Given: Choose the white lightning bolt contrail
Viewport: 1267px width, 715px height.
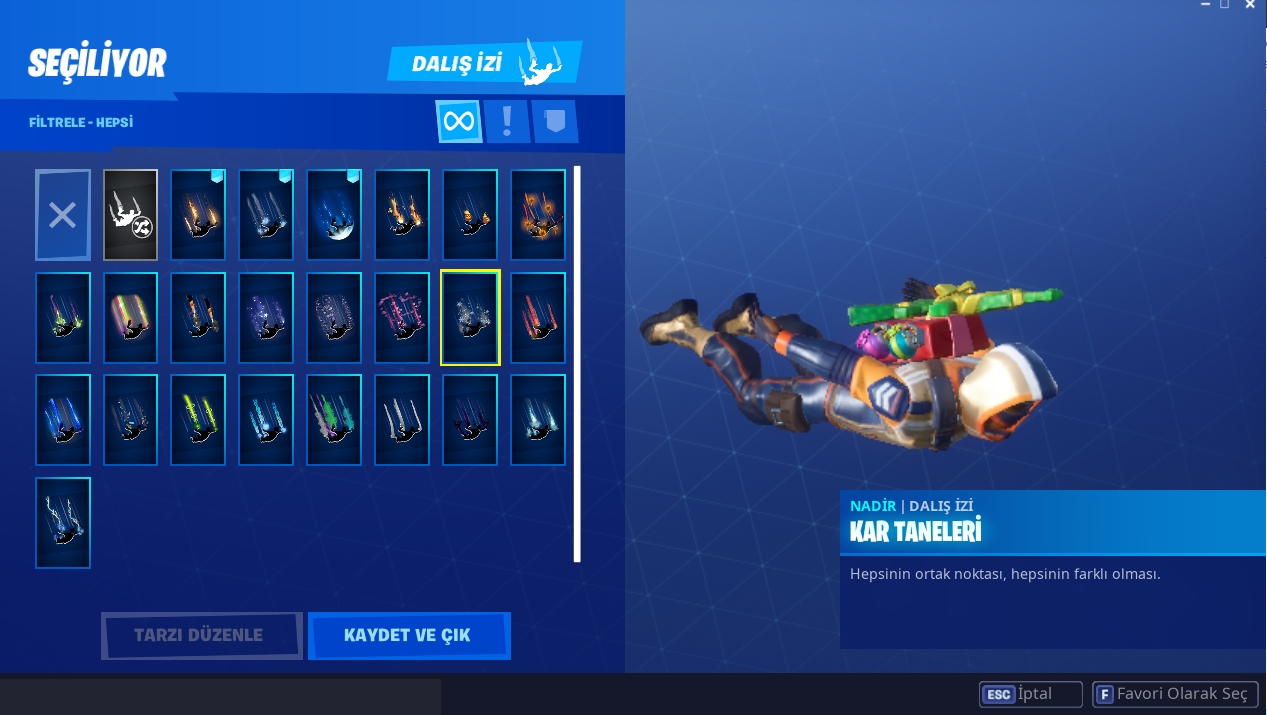Looking at the screenshot, I should (62, 523).
